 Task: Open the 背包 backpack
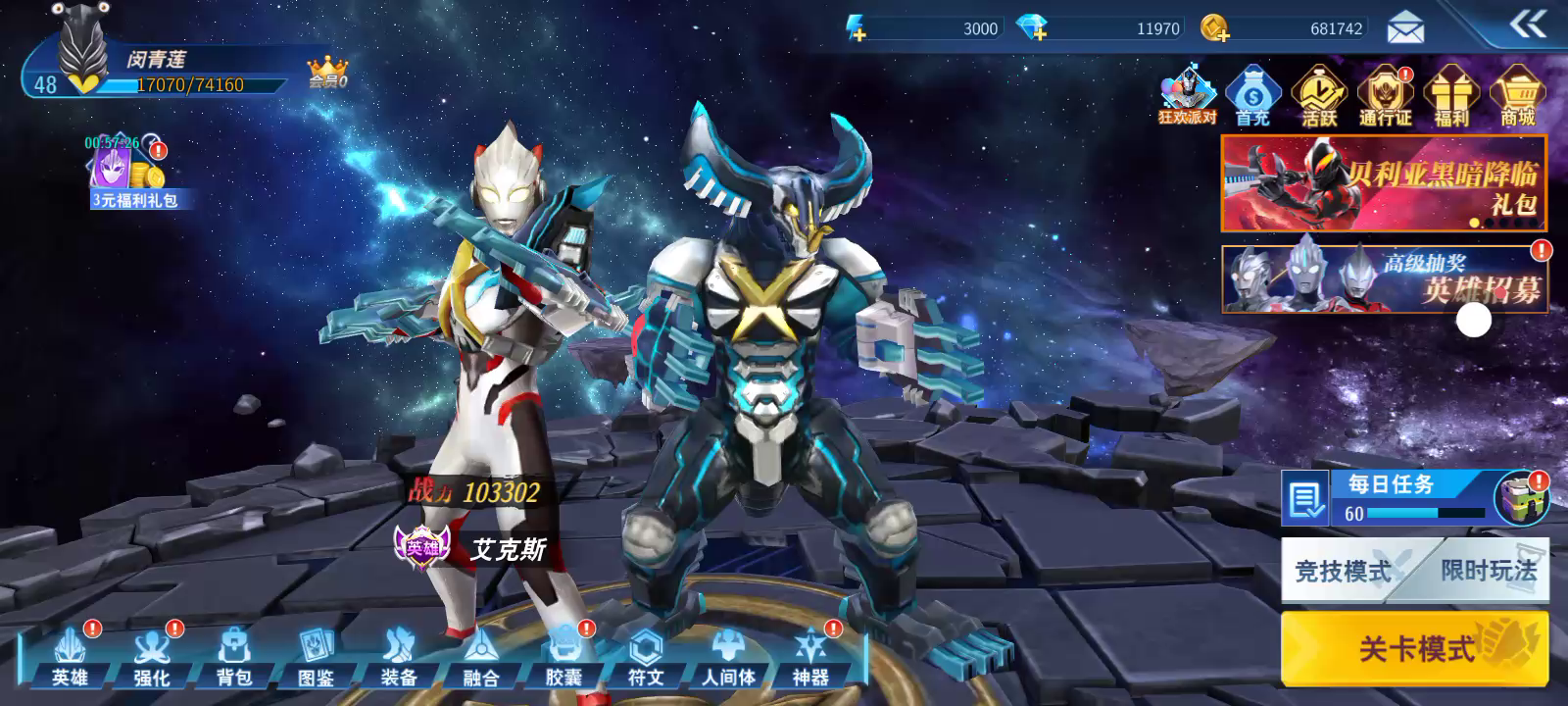pos(234,657)
